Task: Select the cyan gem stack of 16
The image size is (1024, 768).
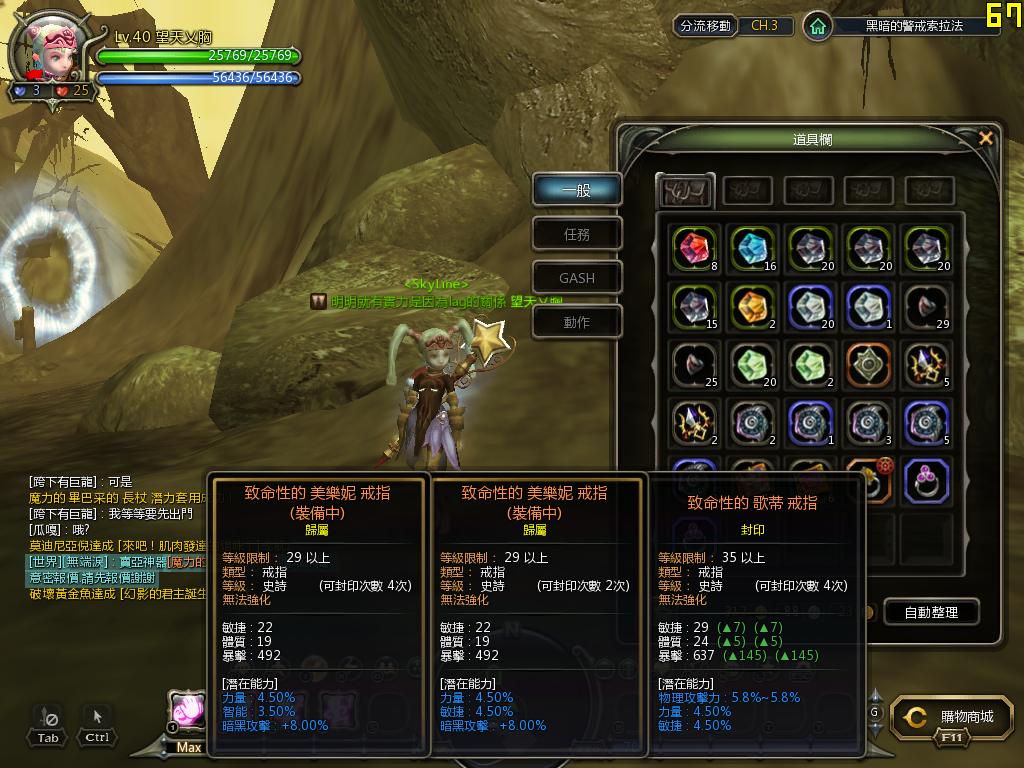Action: tap(752, 249)
